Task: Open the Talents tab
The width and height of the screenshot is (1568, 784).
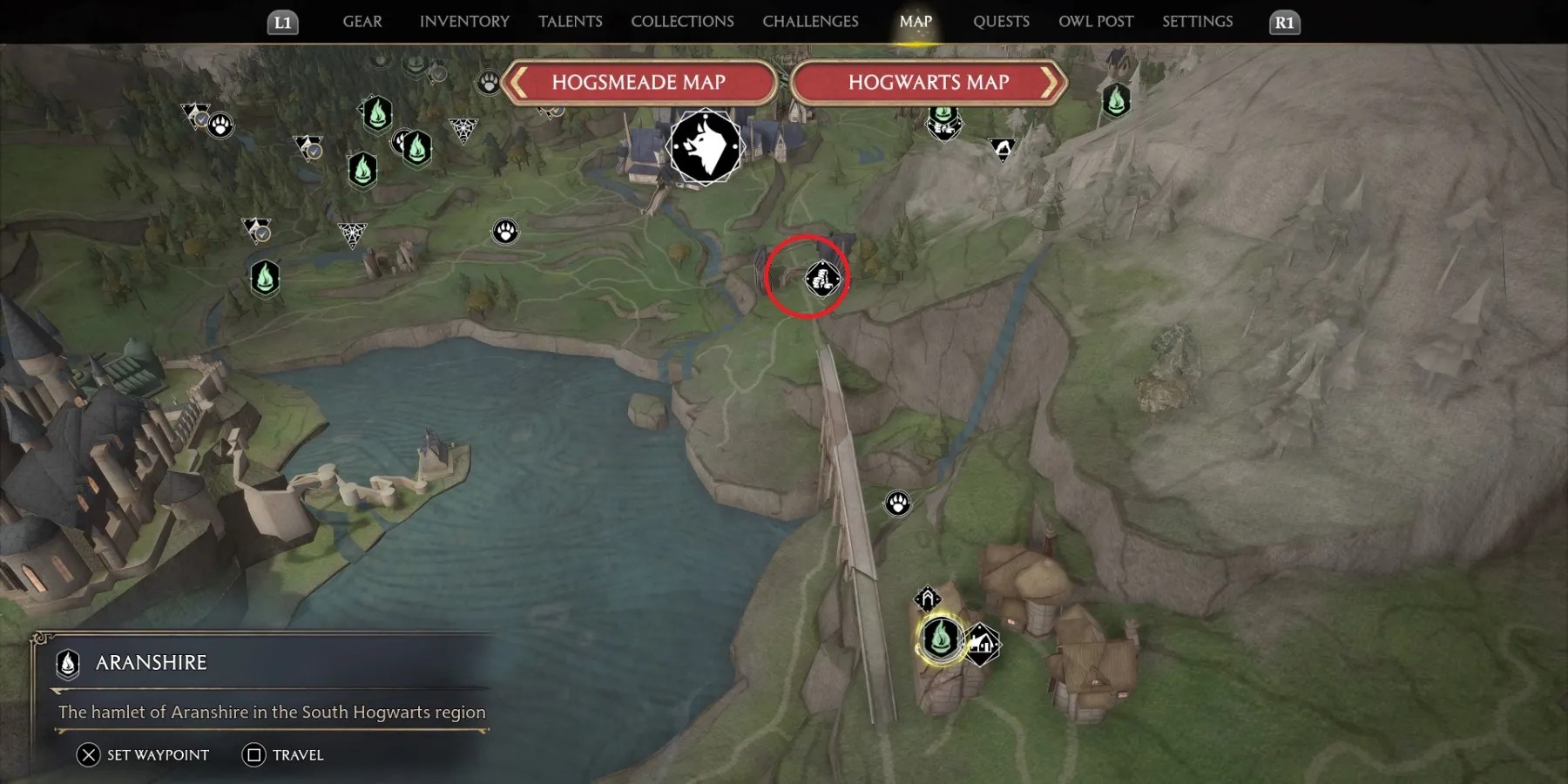Action: 570,22
